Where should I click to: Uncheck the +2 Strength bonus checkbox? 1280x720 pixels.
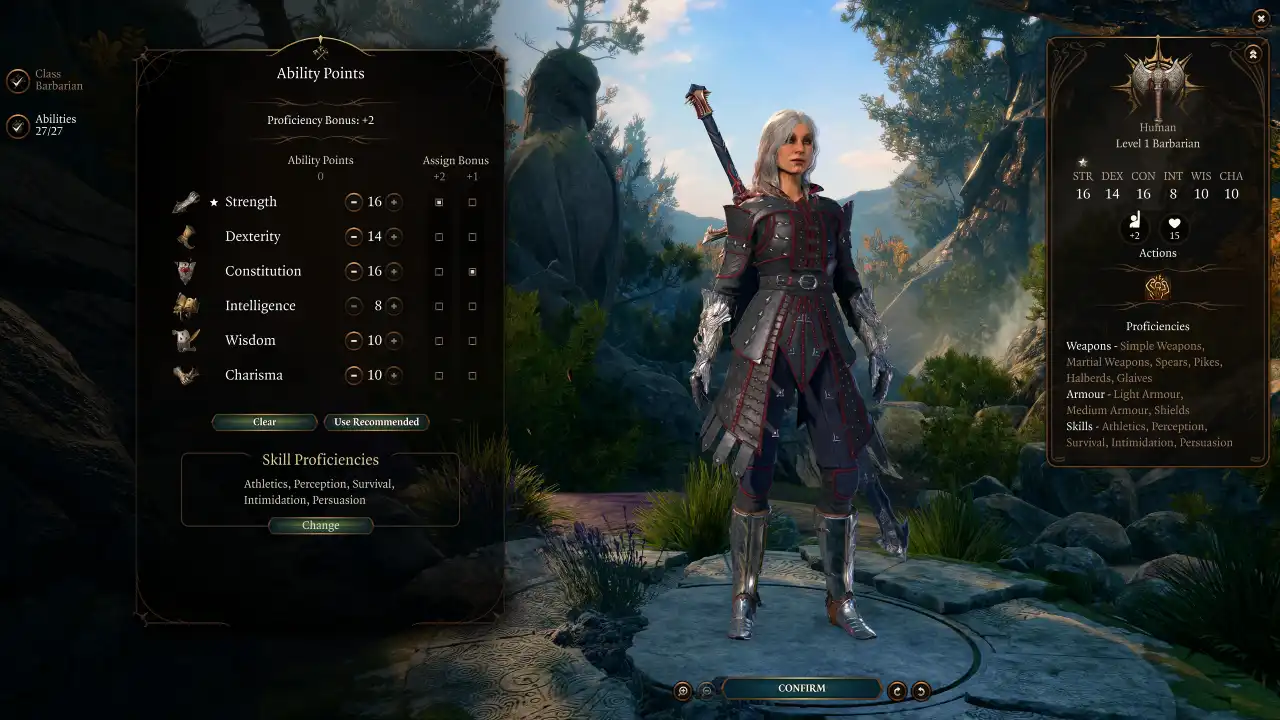438,202
